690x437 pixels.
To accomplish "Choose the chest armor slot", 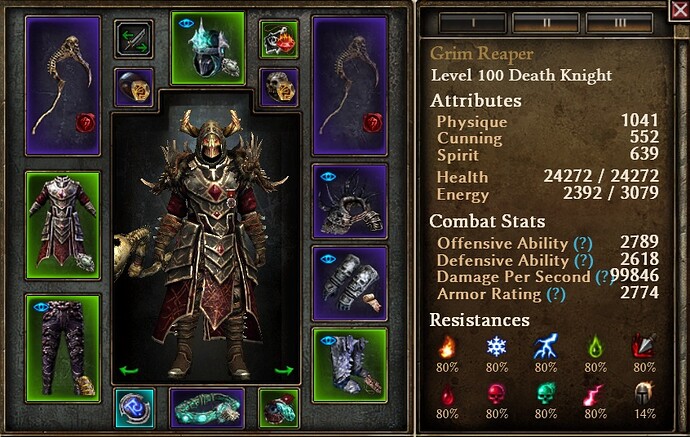I will tap(62, 222).
